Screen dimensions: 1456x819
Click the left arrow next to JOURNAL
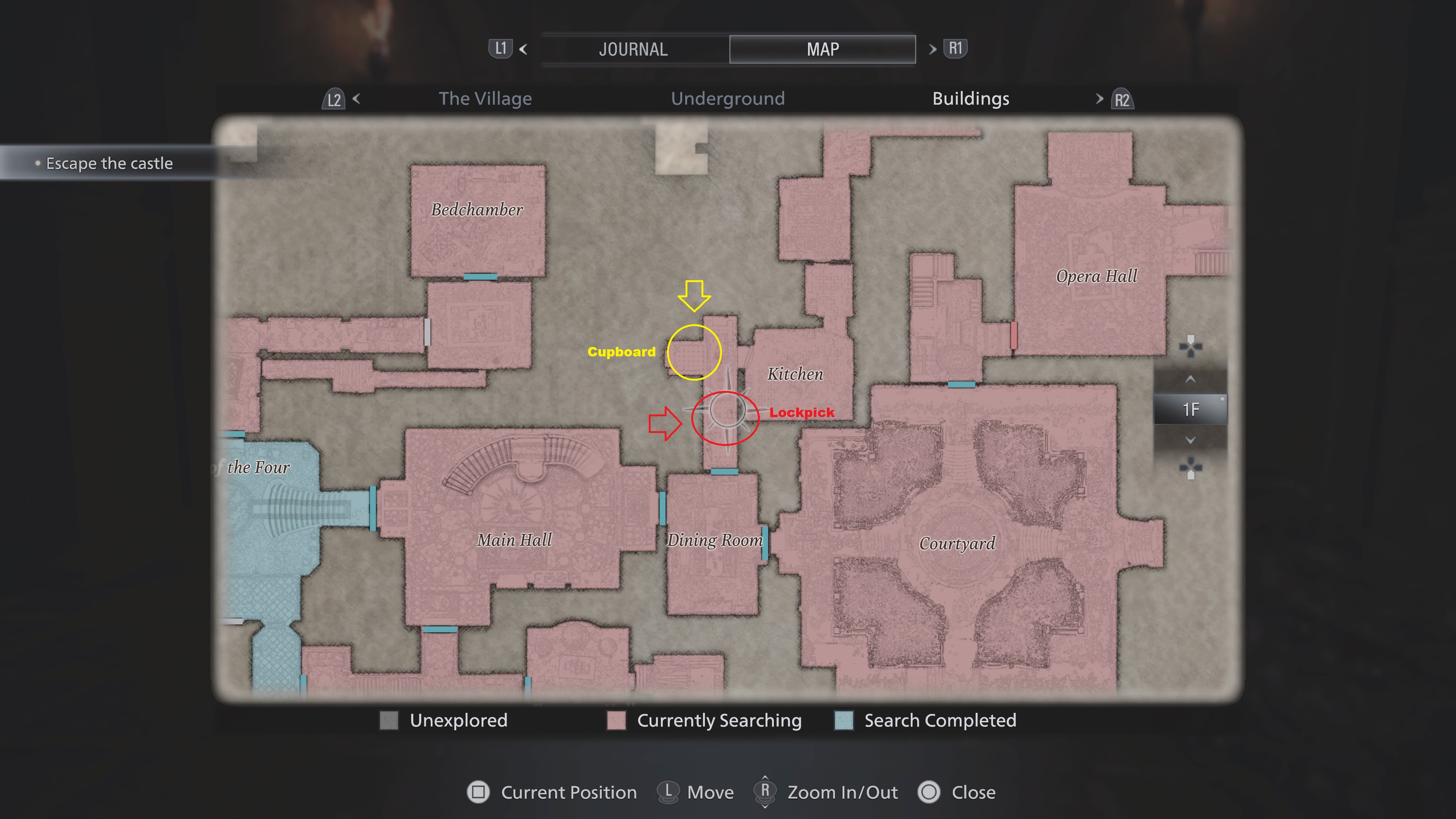pos(523,50)
